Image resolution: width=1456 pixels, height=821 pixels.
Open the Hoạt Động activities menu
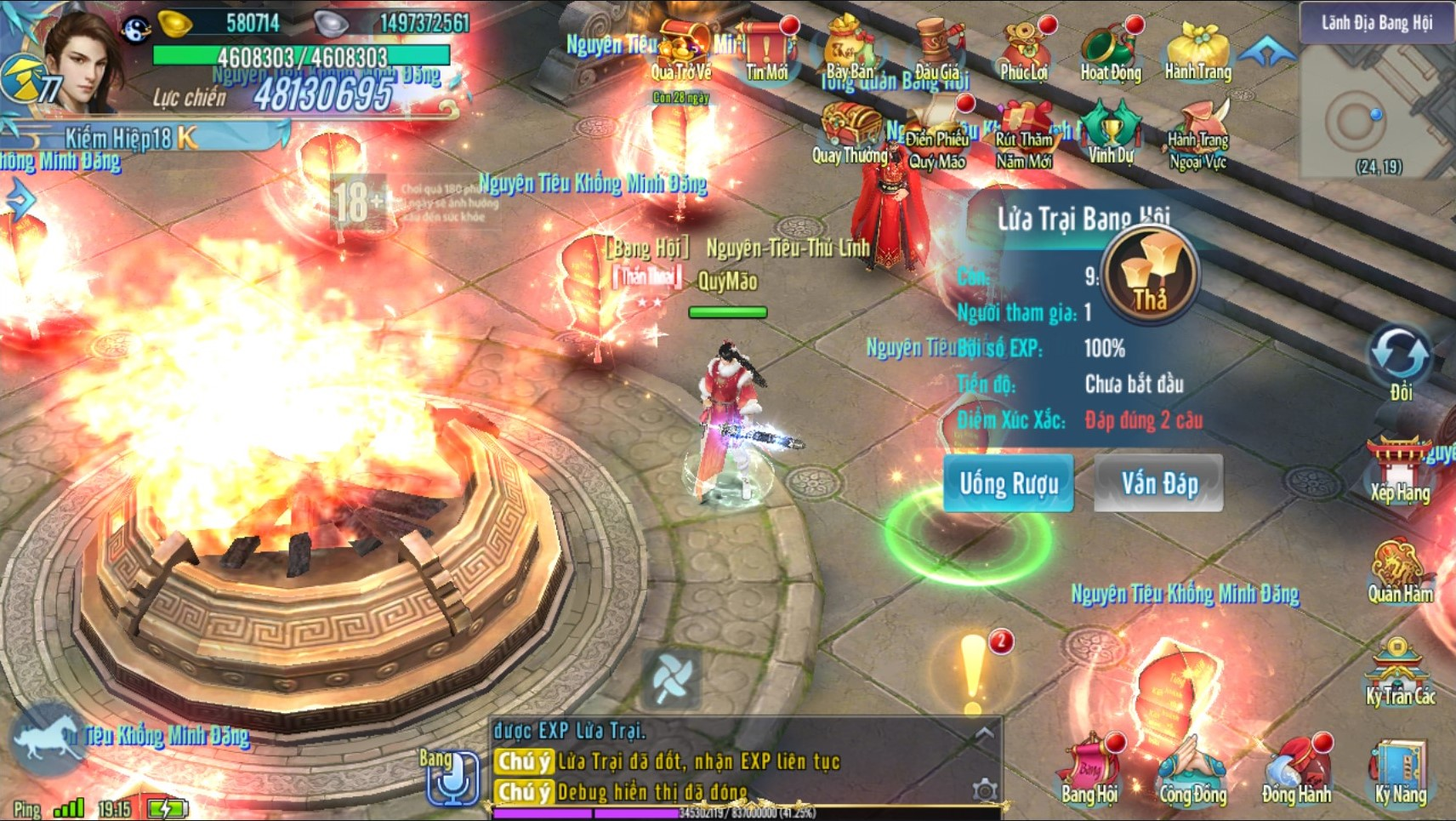(x=1110, y=53)
